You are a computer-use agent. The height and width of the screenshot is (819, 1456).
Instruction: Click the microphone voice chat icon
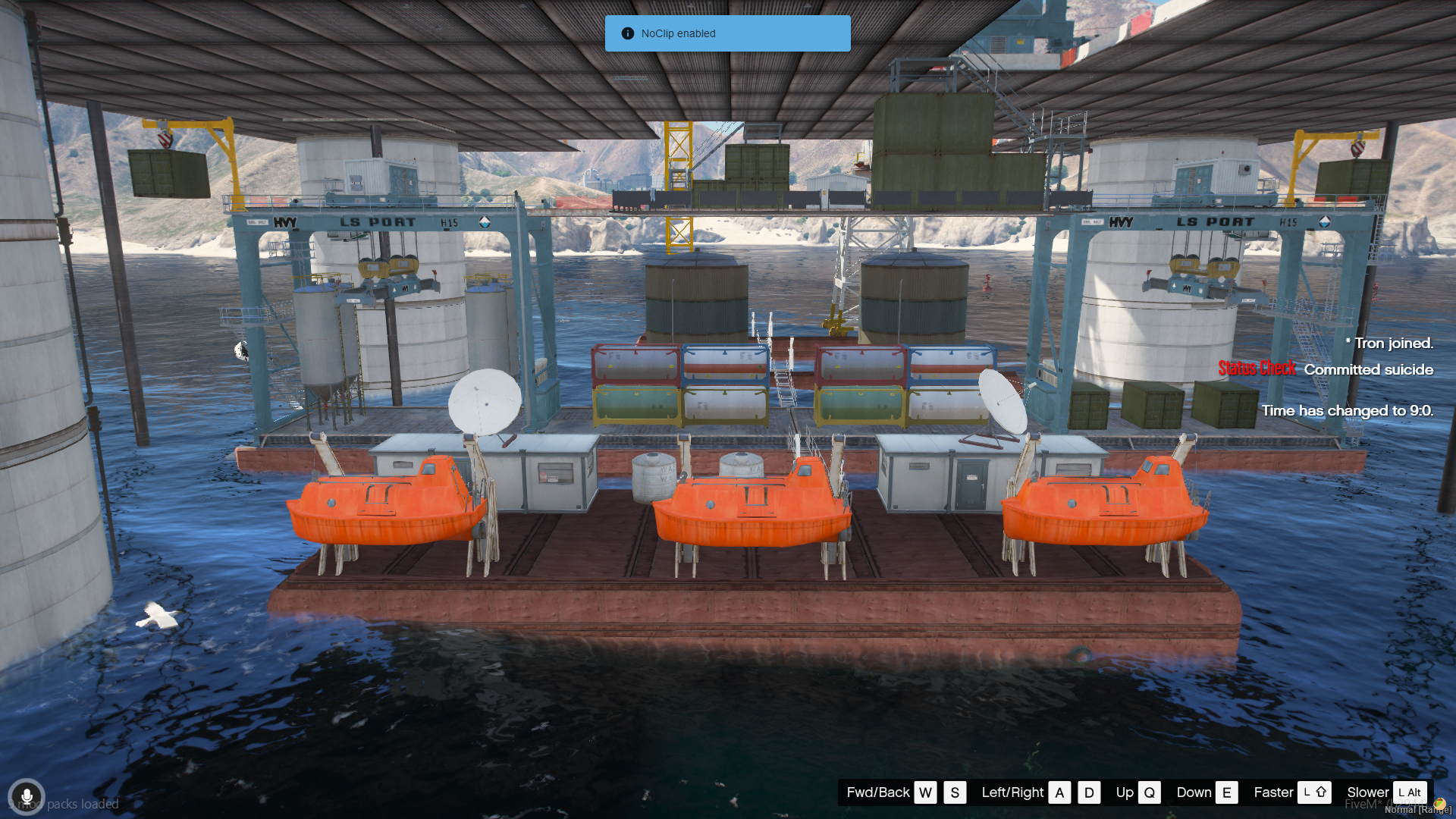click(27, 797)
